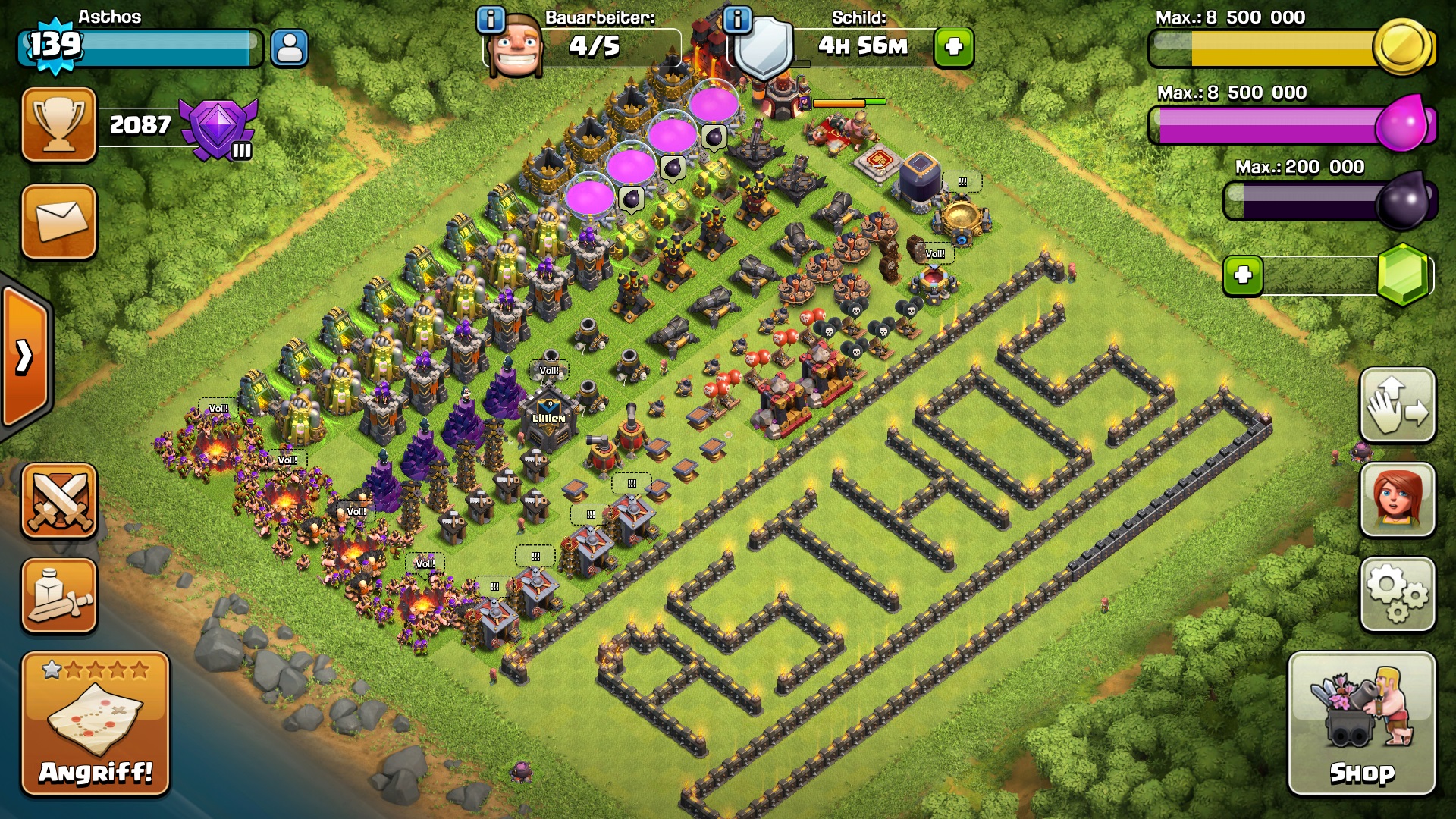Screen dimensions: 1456x819
Task: Expand the orange side arrow panel
Action: [x=24, y=356]
